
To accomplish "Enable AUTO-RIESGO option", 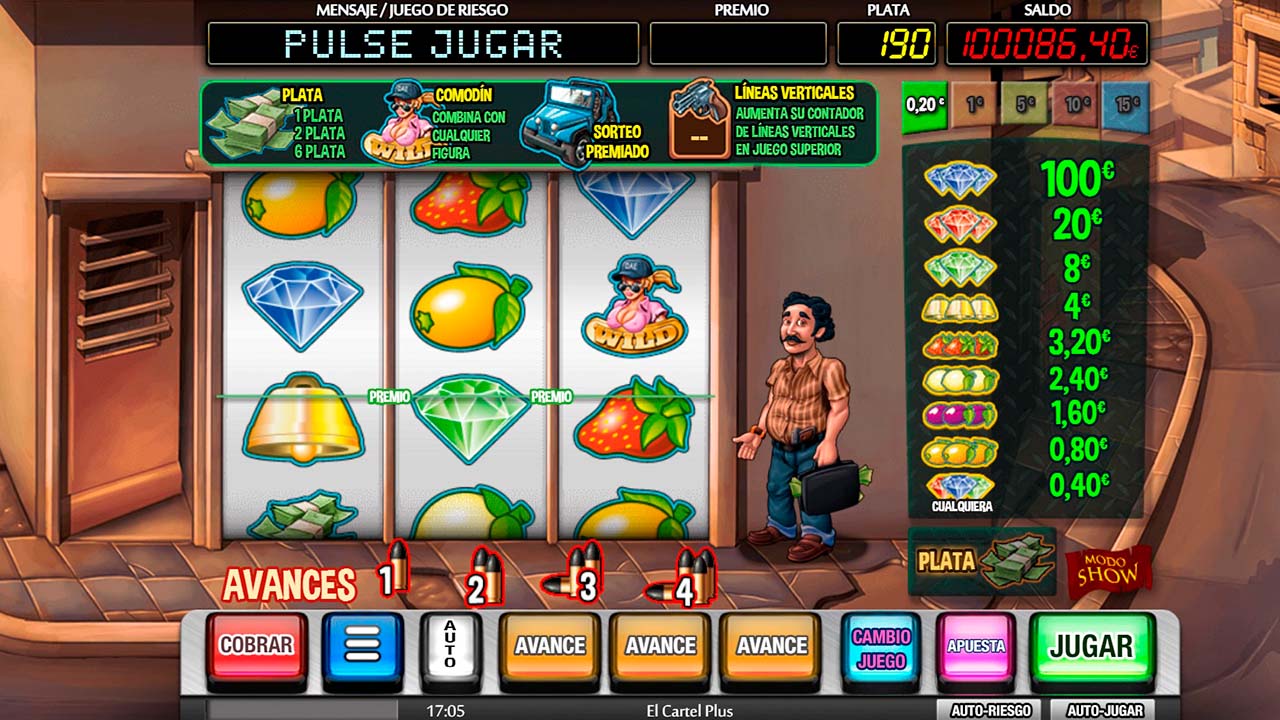I will click(990, 710).
